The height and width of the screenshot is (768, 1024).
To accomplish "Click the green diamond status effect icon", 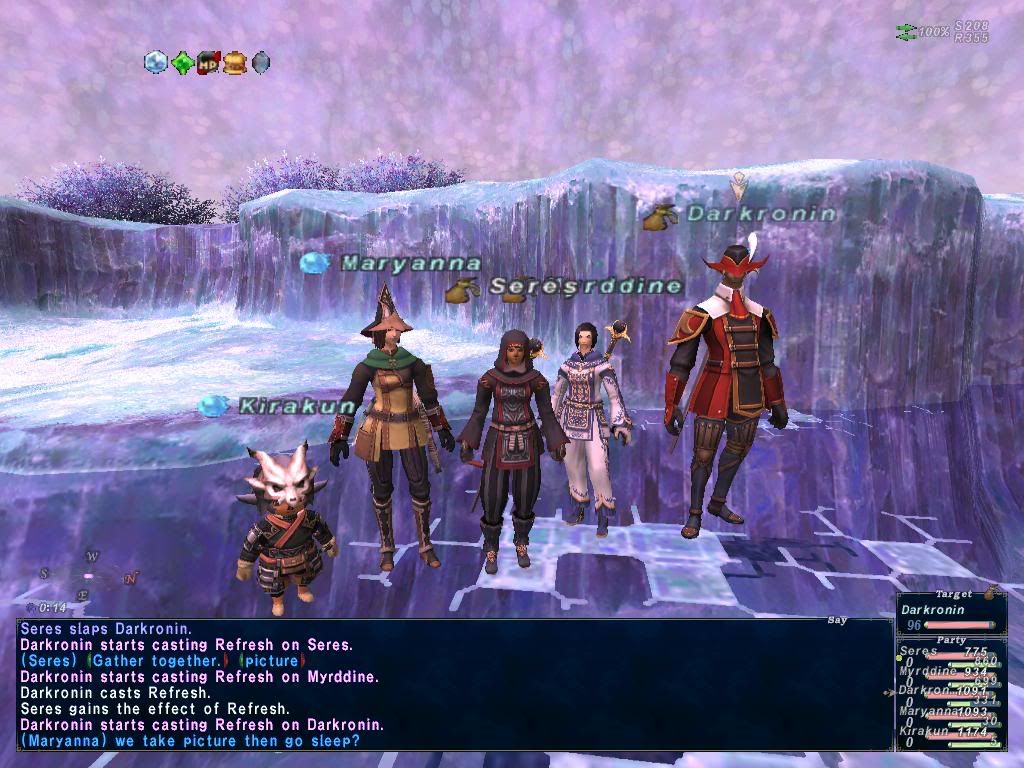I will (182, 63).
